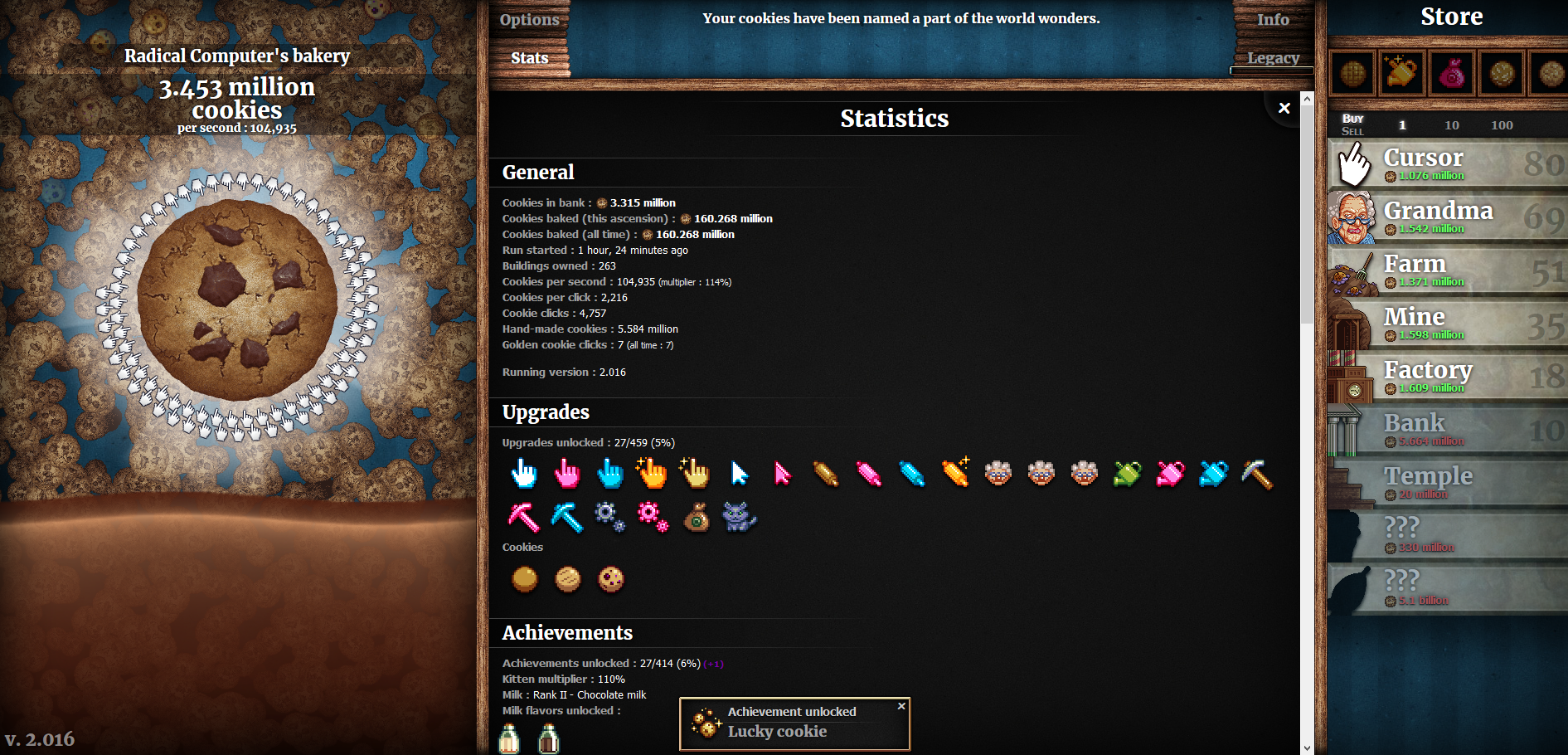The image size is (1568, 755).
Task: Buy a Farm building
Action: point(1447,270)
